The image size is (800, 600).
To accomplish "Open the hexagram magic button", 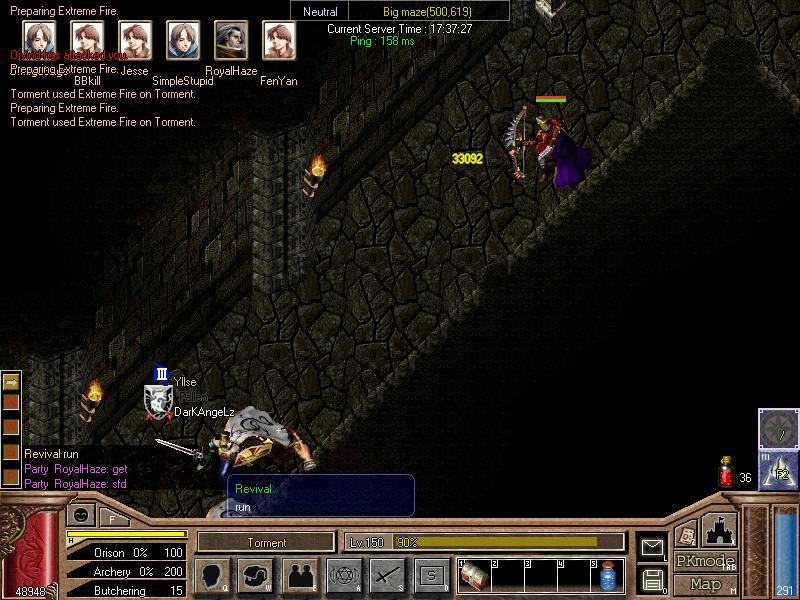I will click(344, 576).
